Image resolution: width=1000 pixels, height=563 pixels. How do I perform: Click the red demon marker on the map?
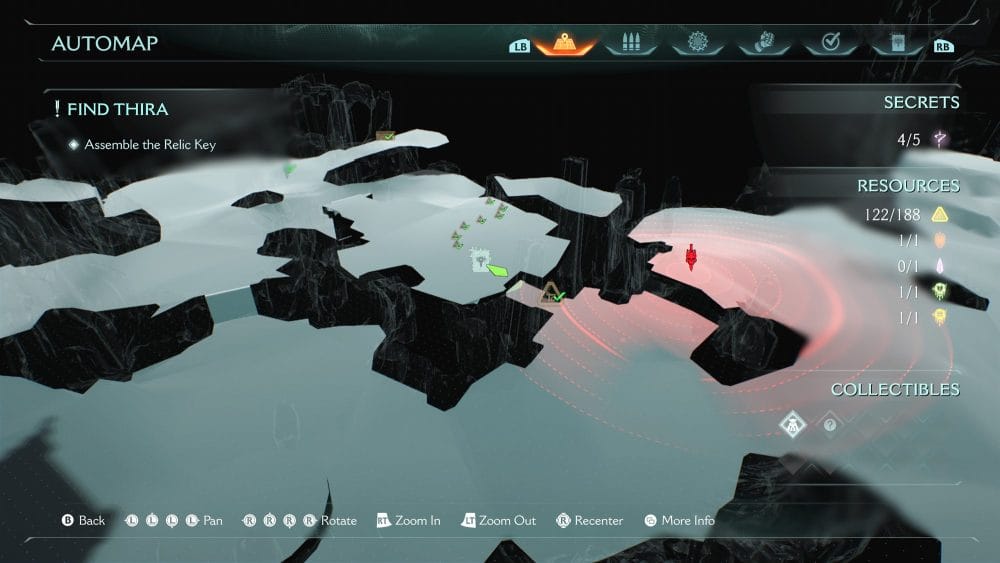pyautogui.click(x=691, y=258)
